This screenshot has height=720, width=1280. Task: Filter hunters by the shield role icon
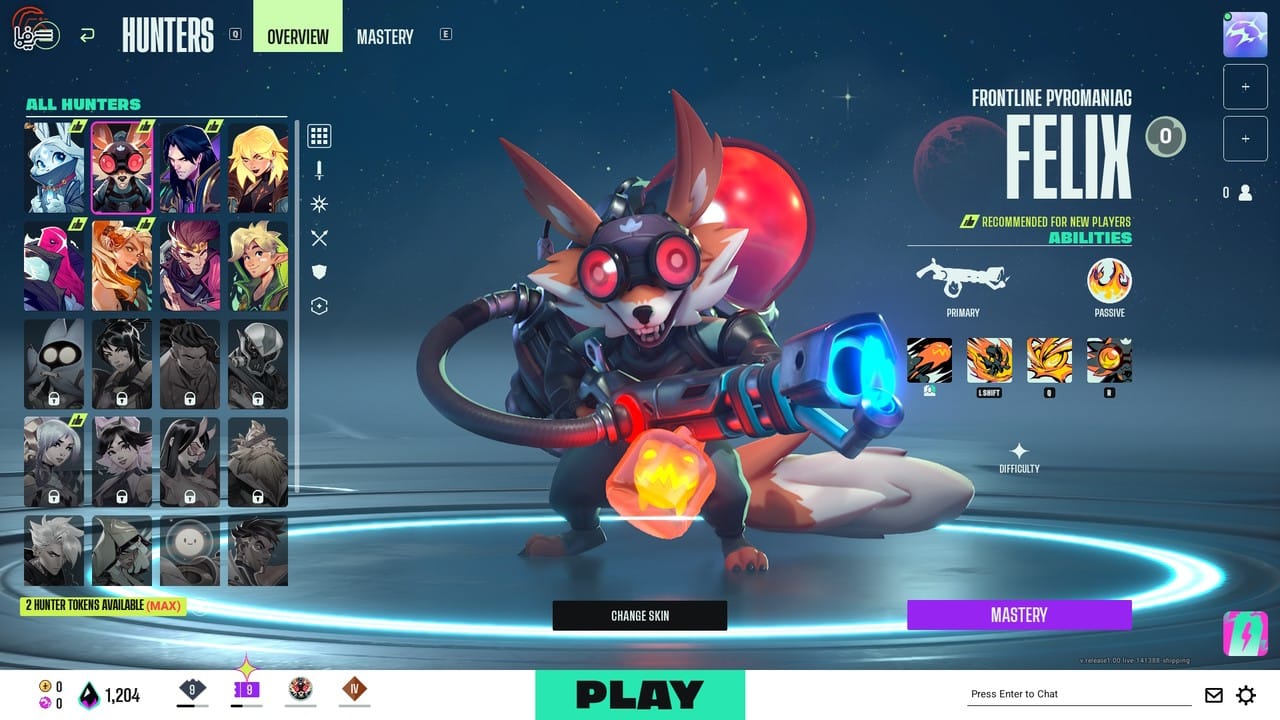[x=319, y=272]
